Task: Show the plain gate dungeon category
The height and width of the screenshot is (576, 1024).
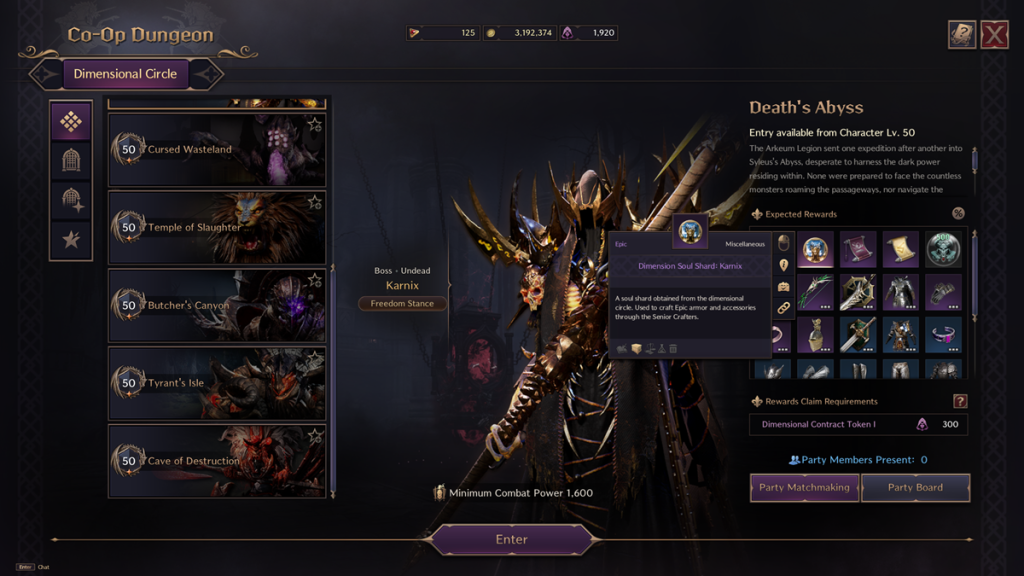Action: (71, 160)
